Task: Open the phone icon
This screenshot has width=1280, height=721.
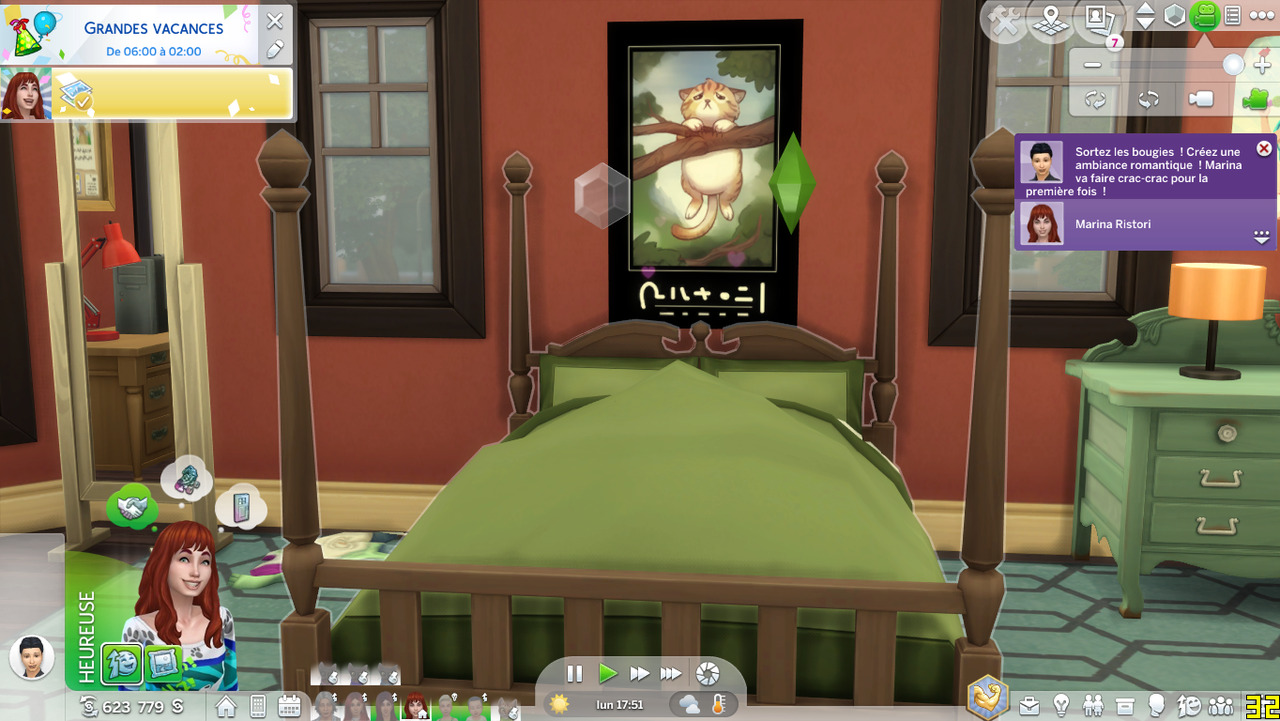Action: click(x=258, y=706)
